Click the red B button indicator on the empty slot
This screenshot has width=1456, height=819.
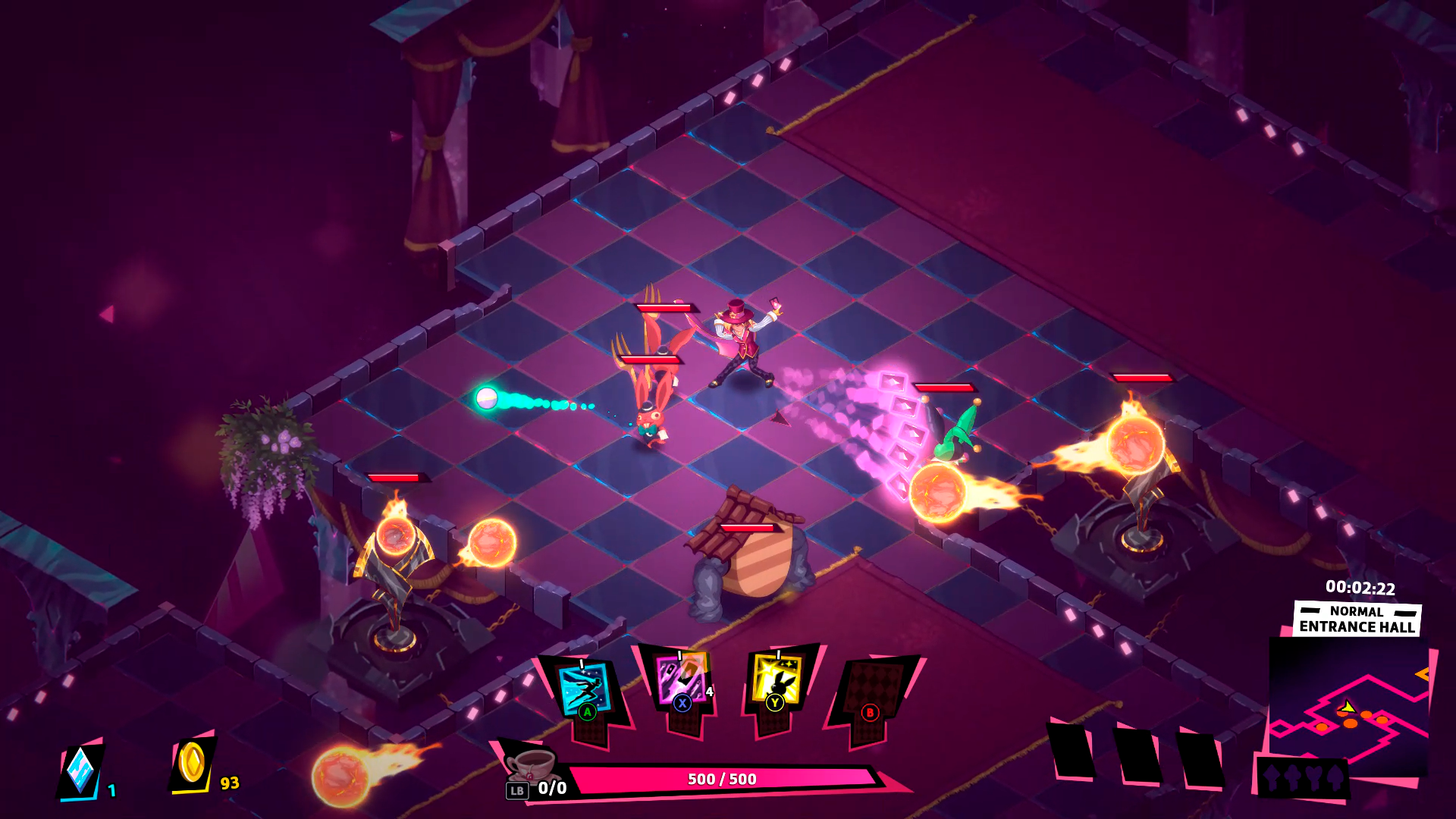point(869,713)
